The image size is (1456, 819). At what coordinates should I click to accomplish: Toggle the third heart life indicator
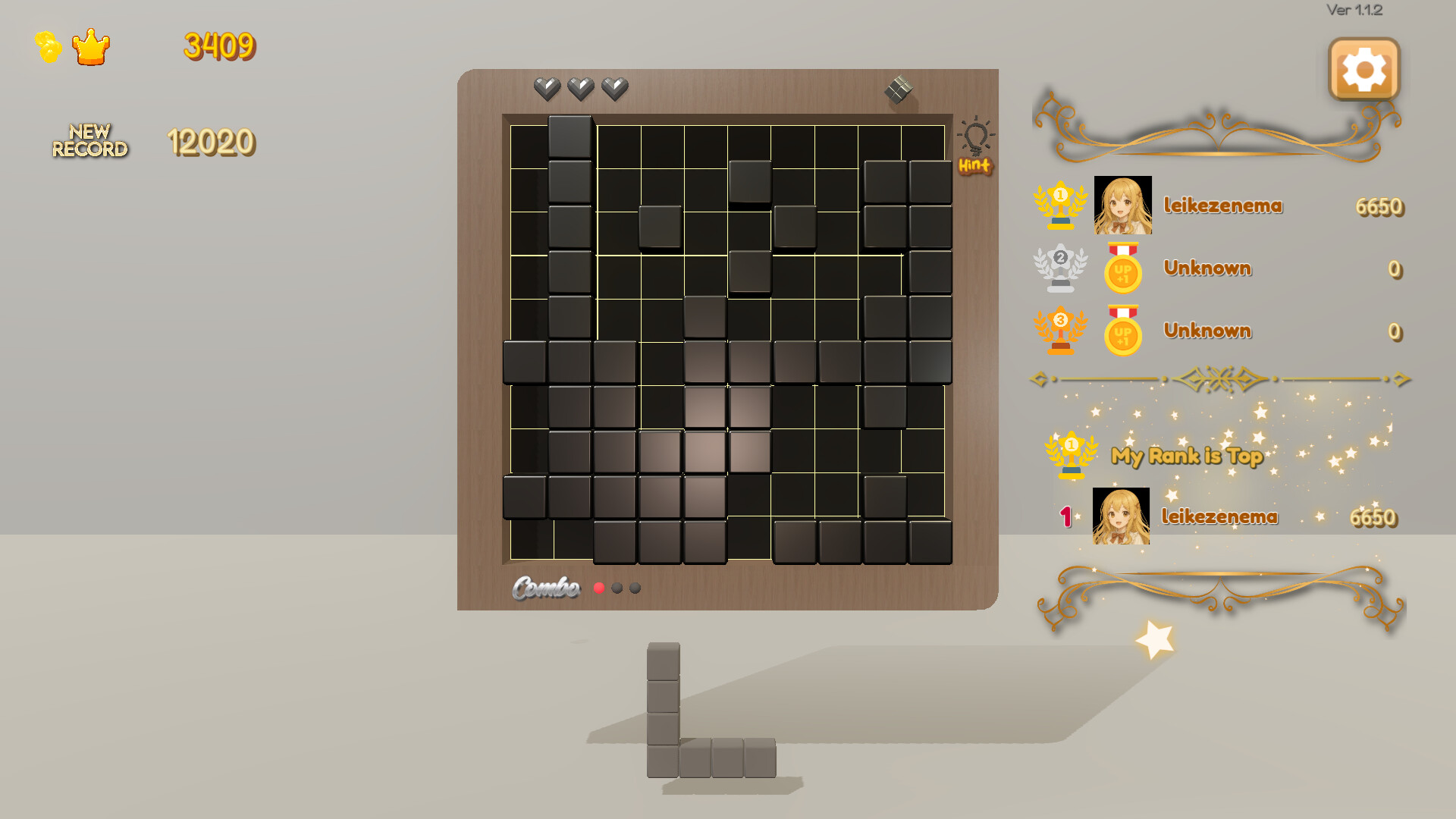coord(613,88)
